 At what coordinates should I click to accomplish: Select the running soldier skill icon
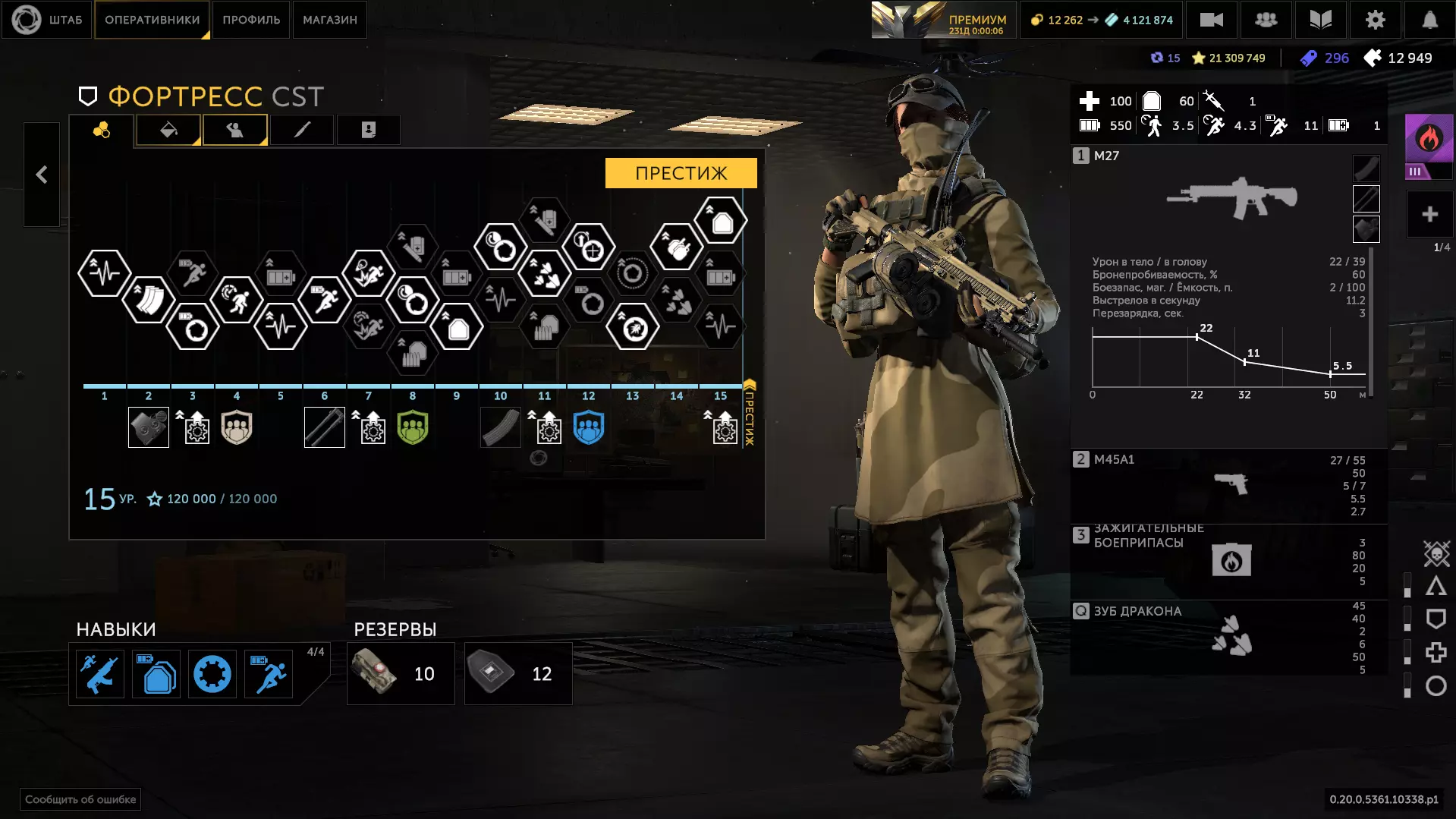pos(269,674)
